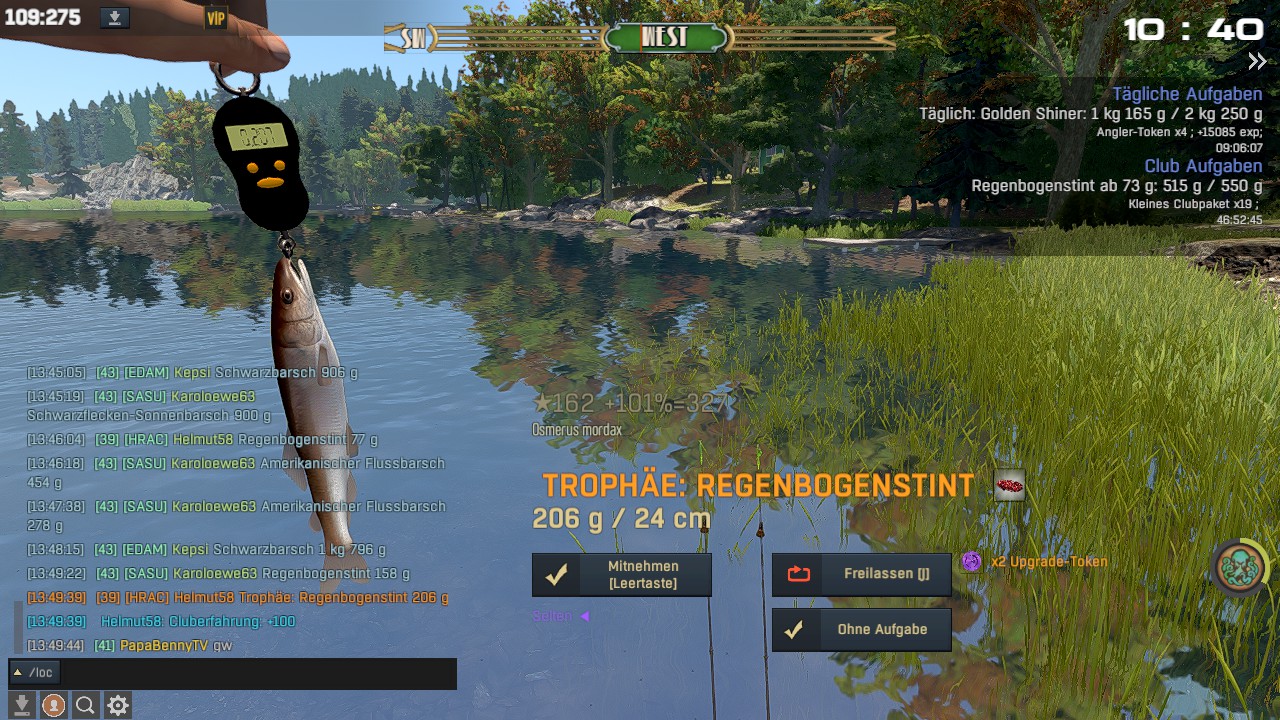Viewport: 1280px width, 720px height.
Task: Click the red bait icon beside trophy title
Action: (x=1009, y=486)
